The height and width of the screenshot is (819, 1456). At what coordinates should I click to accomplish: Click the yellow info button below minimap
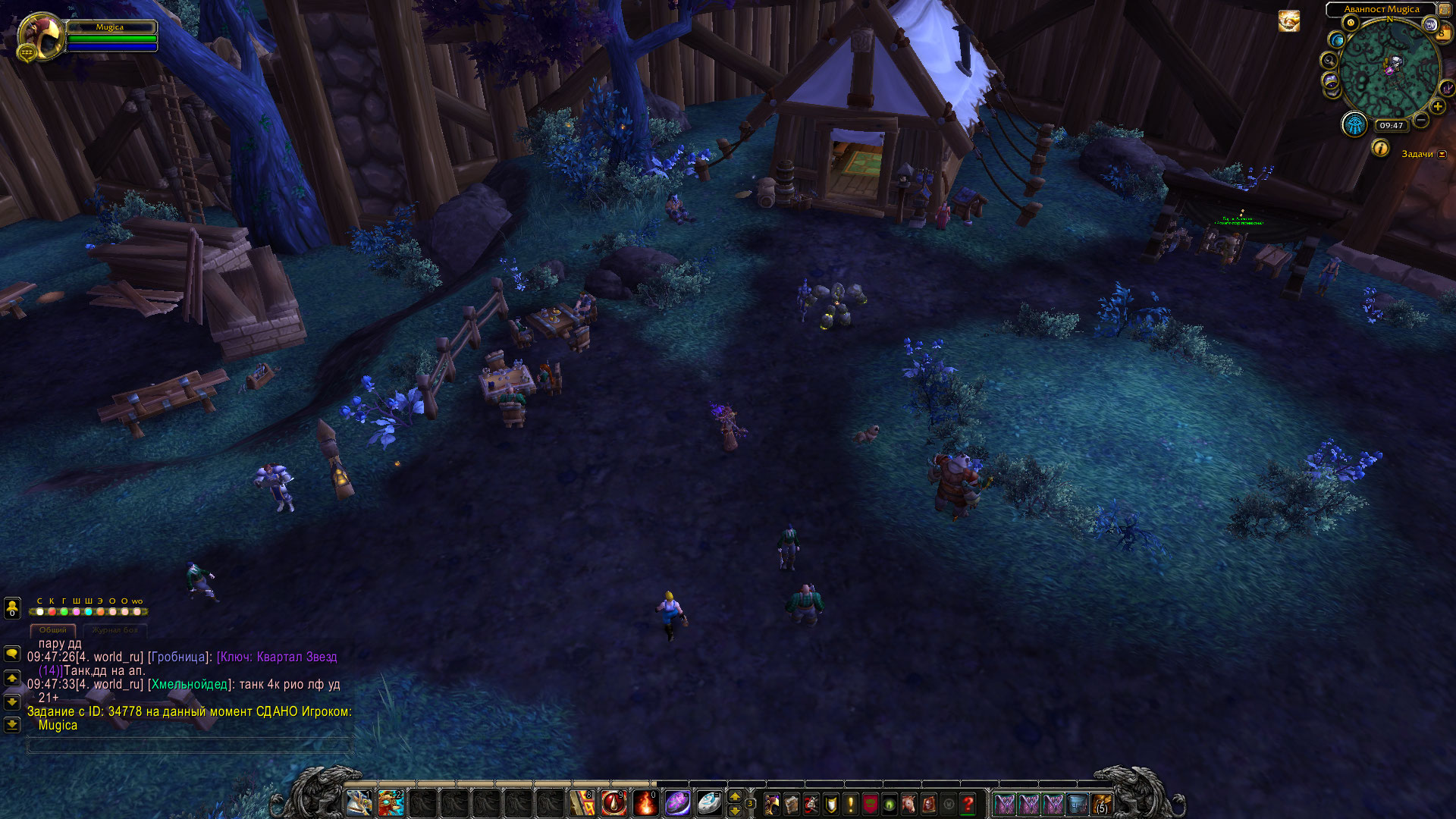click(1380, 149)
